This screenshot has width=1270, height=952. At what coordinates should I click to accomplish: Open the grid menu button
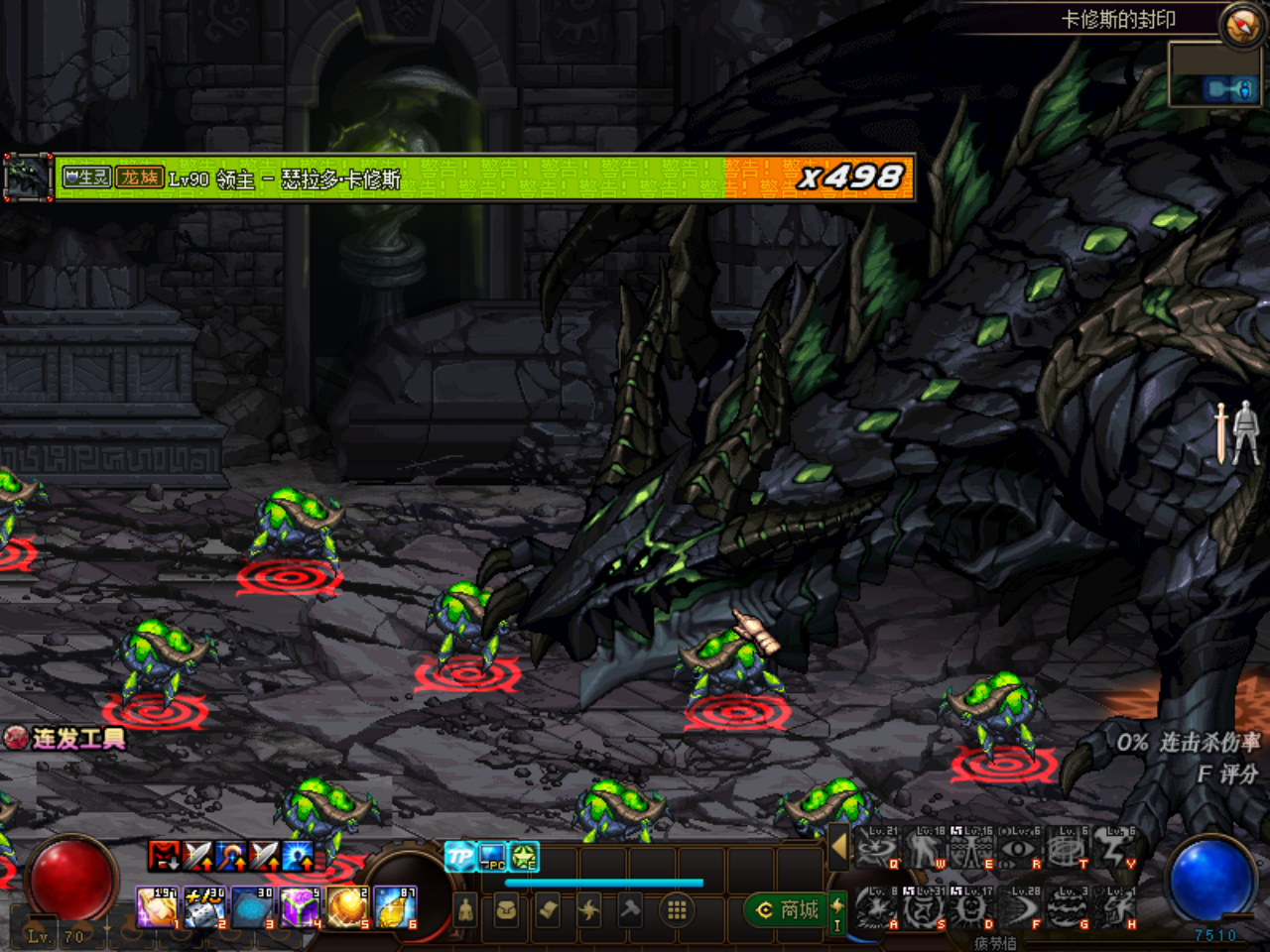click(x=677, y=909)
